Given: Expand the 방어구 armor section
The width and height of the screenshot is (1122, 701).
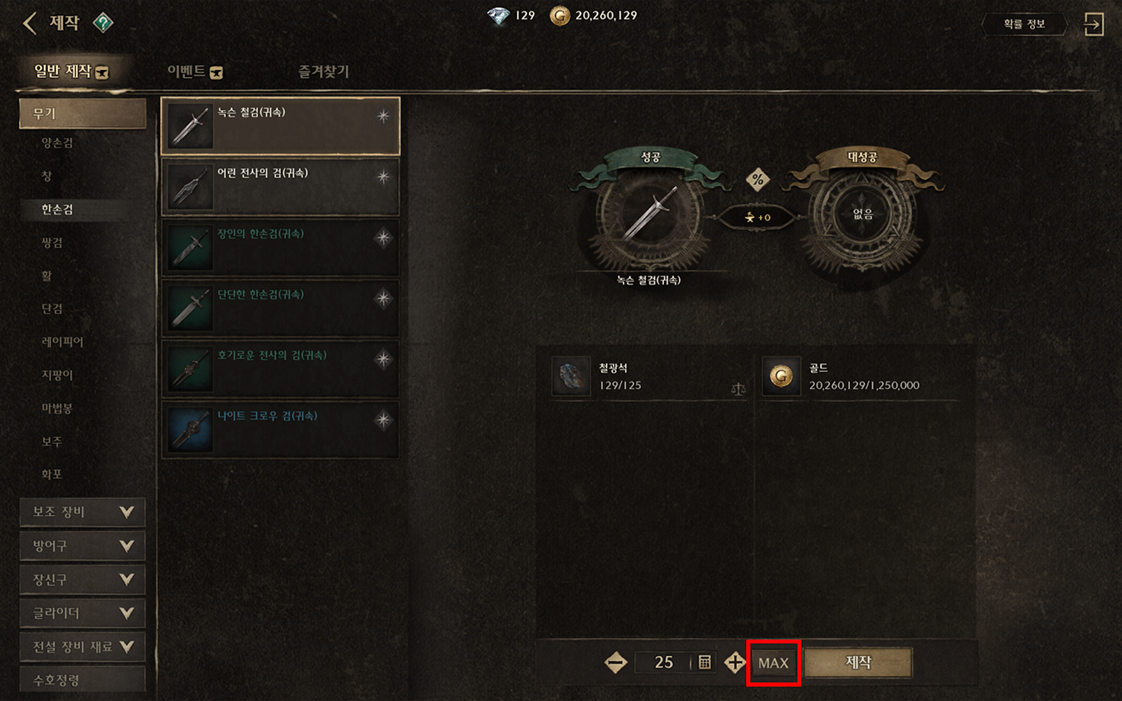Looking at the screenshot, I should 82,546.
